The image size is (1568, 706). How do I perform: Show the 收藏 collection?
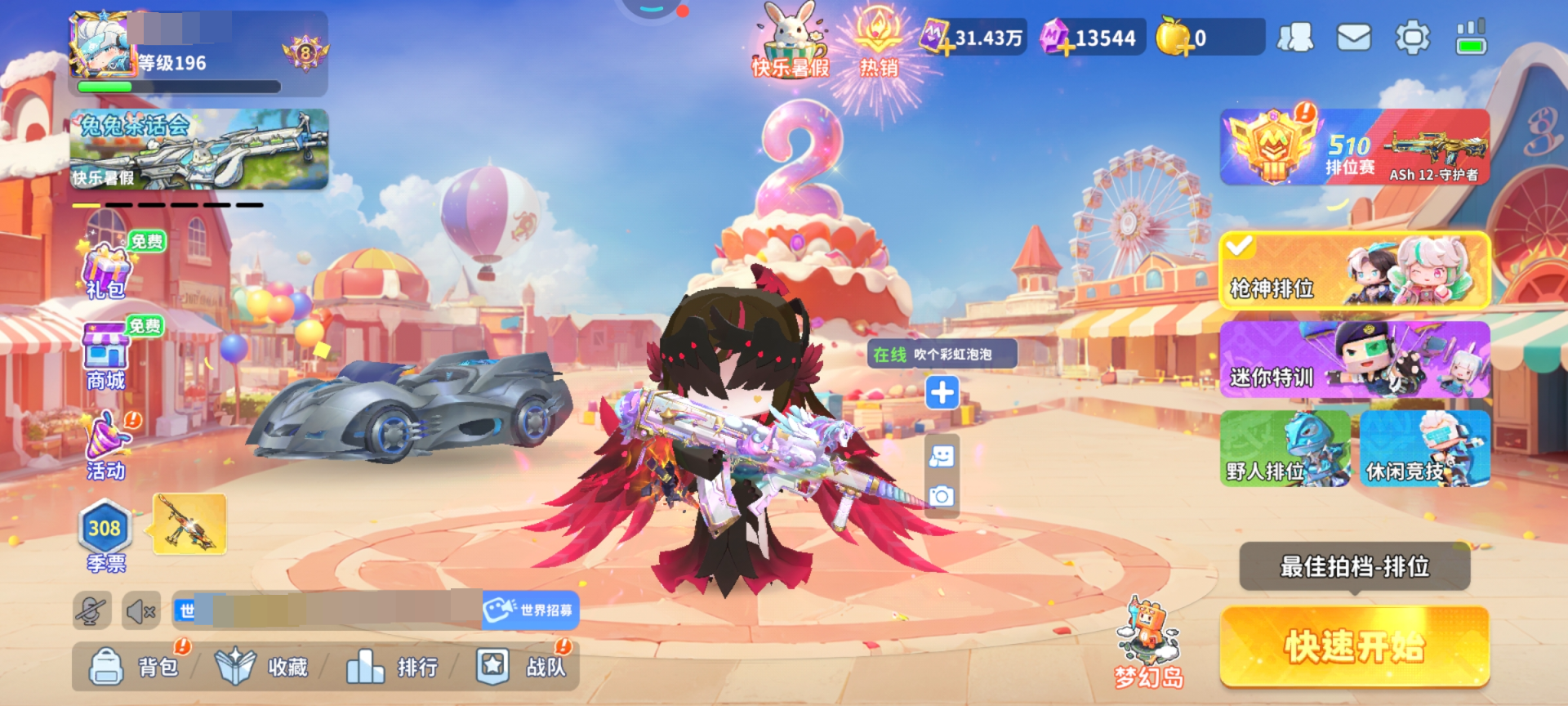(x=263, y=667)
